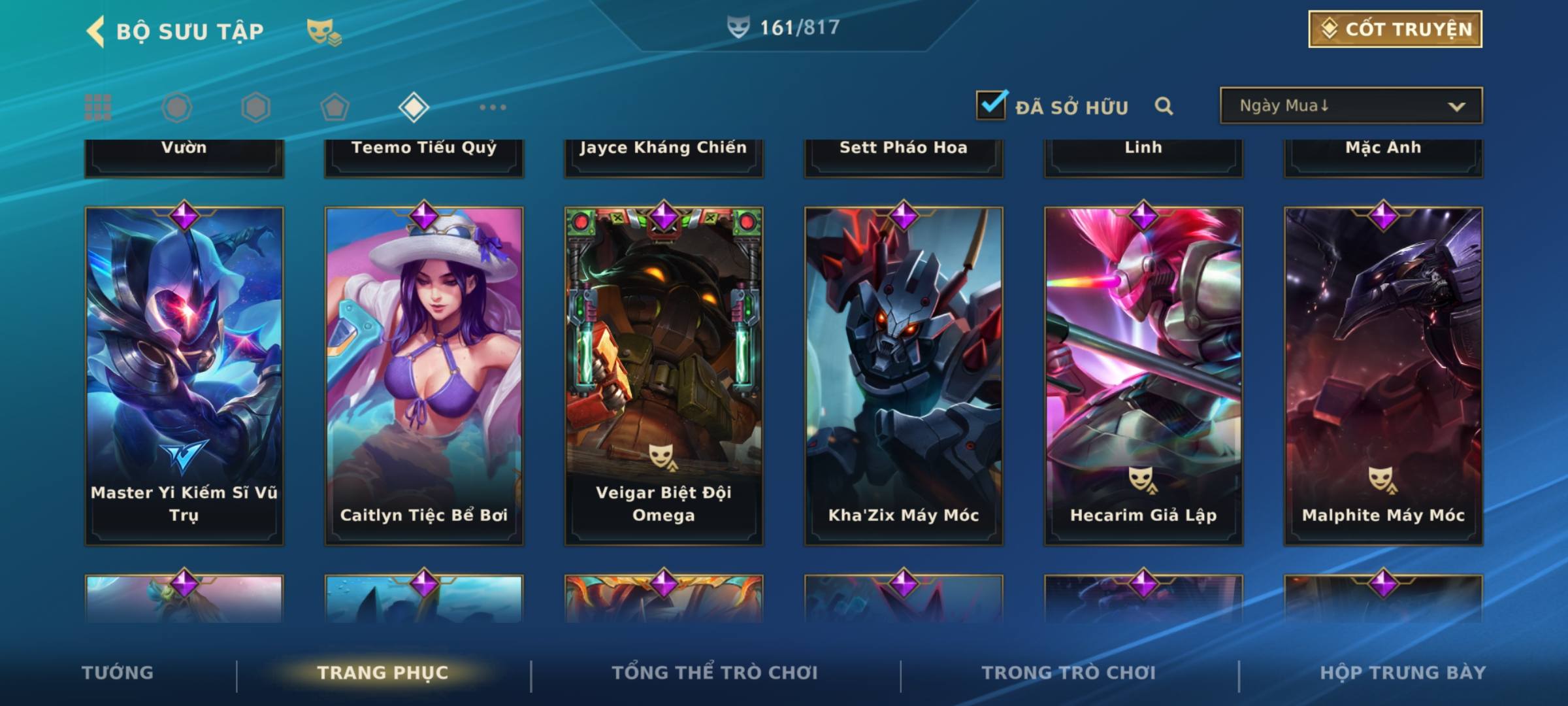Image resolution: width=1568 pixels, height=706 pixels.
Task: Select Hecarim Giả Lập skin card
Action: point(1143,376)
